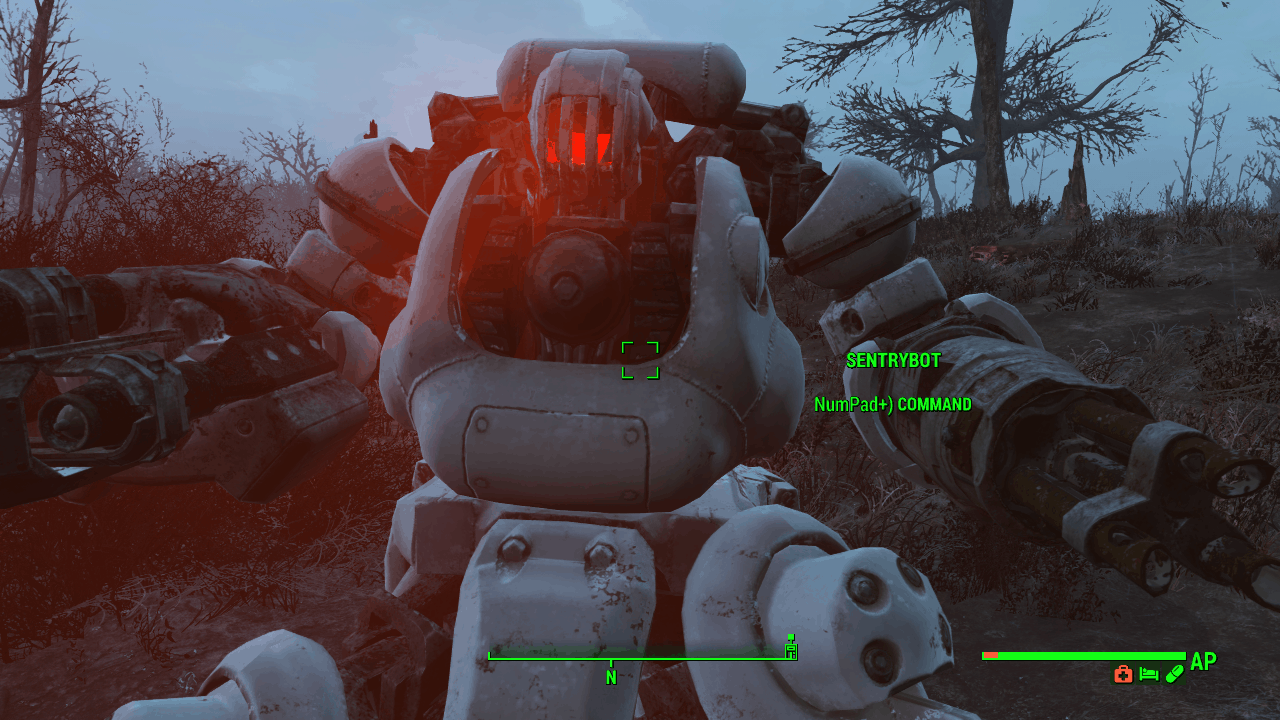The height and width of the screenshot is (720, 1280).
Task: Select the green bed sleep status icon
Action: (x=1148, y=674)
